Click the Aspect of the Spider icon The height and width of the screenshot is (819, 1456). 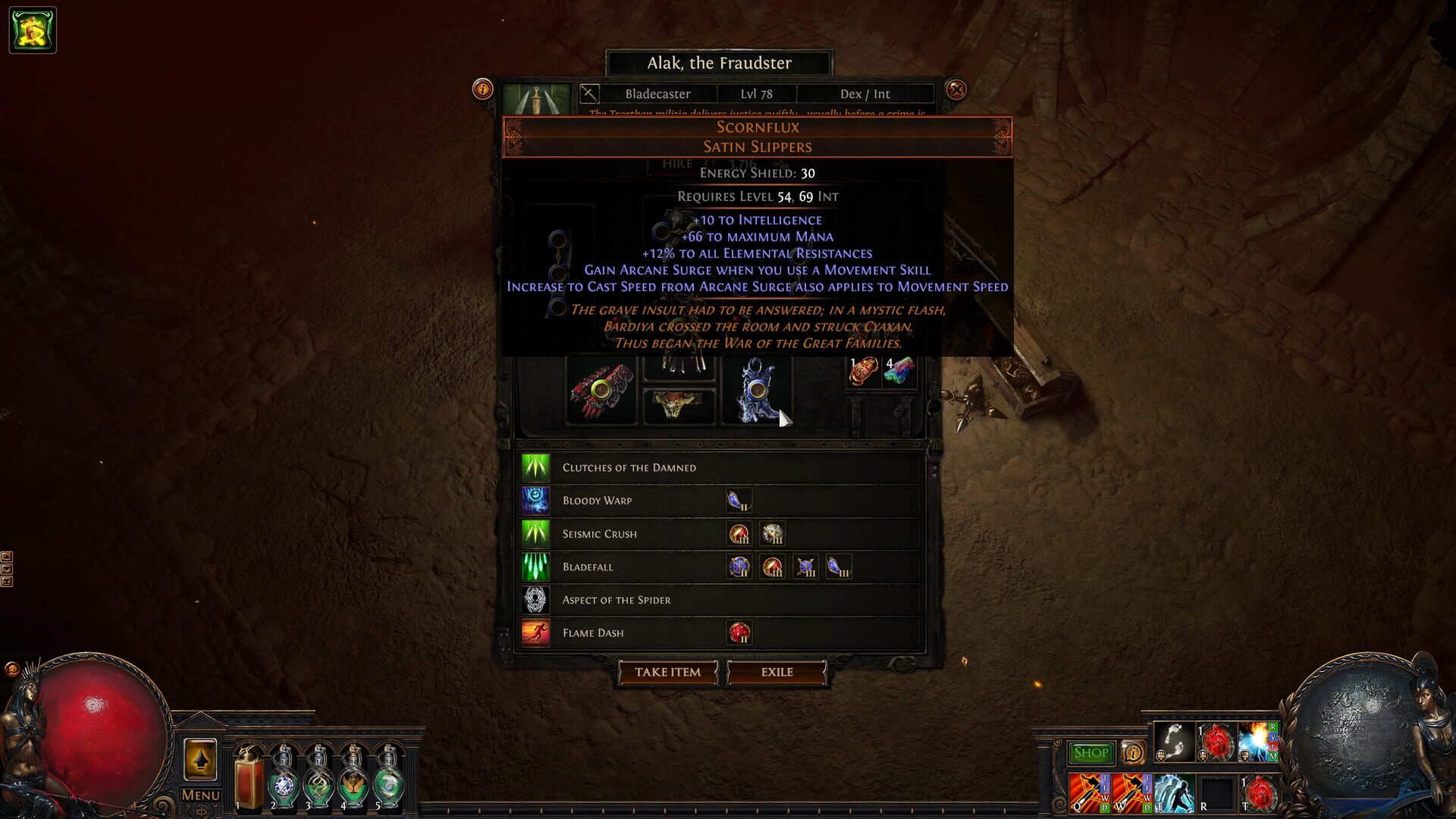(536, 600)
